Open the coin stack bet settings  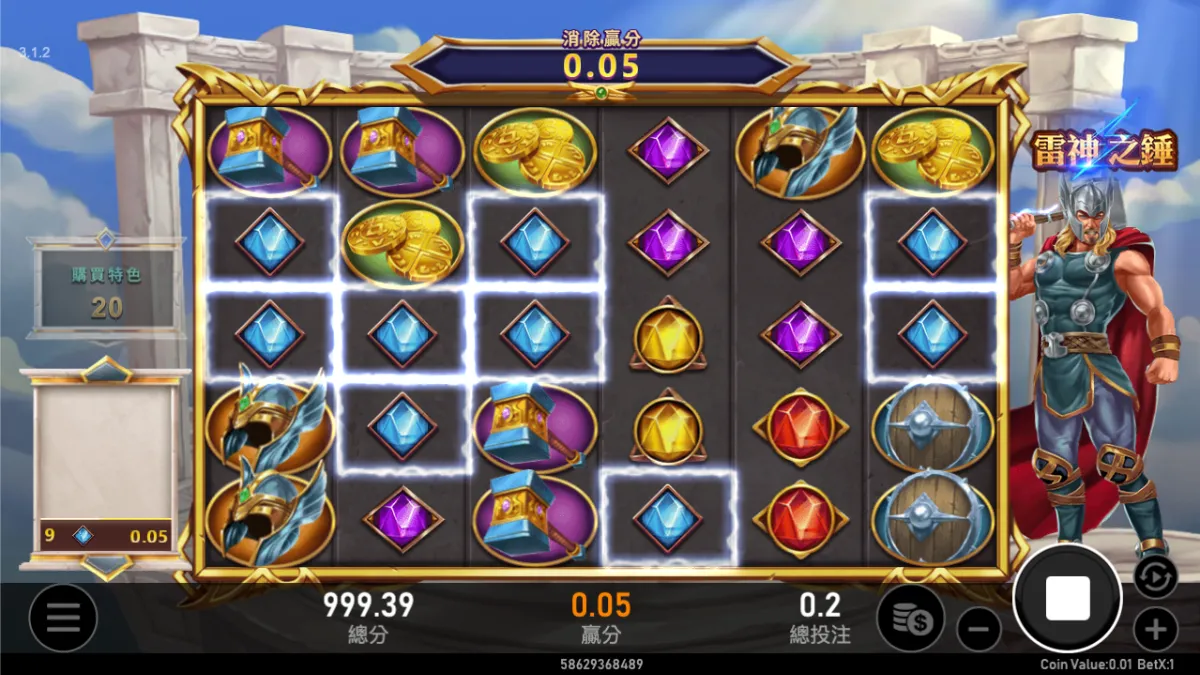910,618
